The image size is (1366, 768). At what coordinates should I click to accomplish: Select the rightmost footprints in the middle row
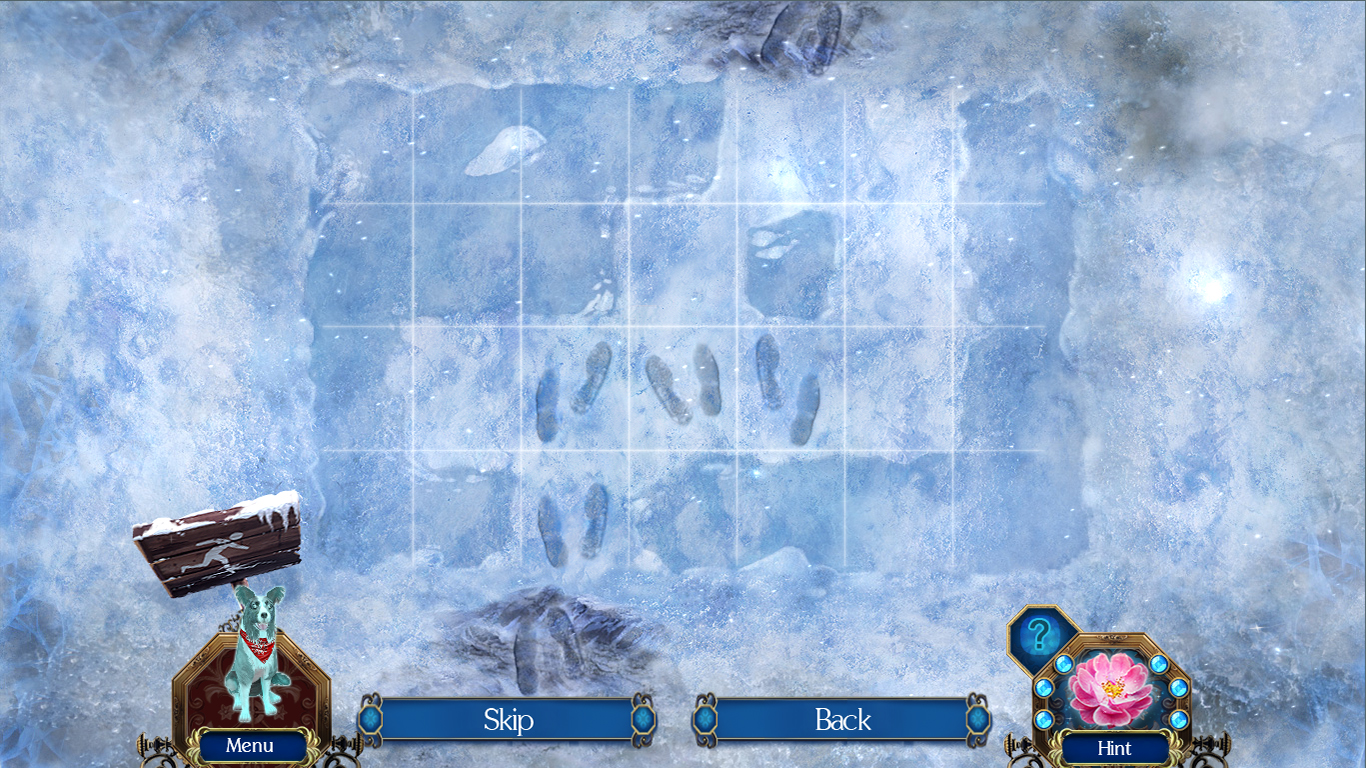tap(790, 390)
